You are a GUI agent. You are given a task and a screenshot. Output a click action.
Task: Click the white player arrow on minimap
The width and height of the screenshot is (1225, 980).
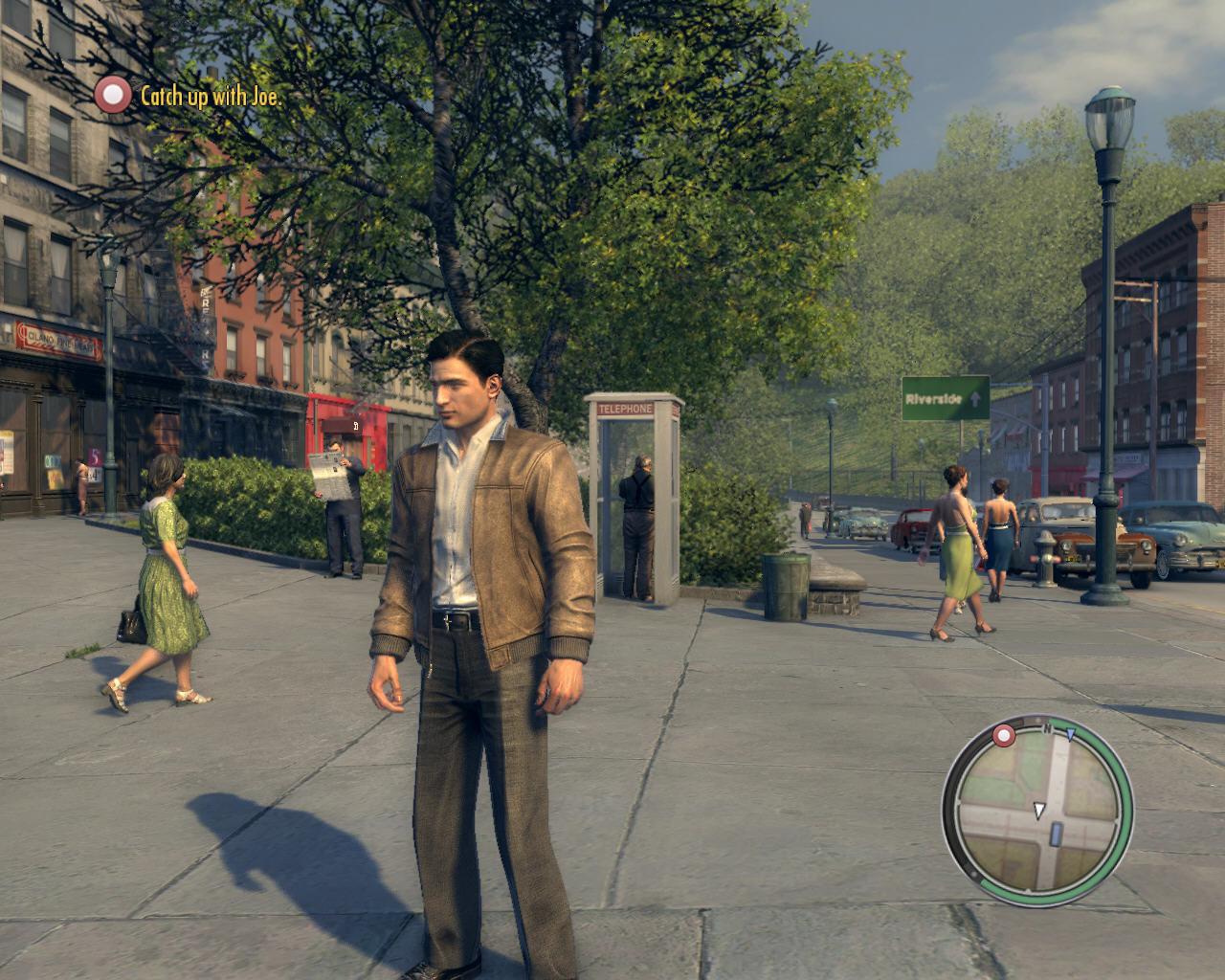coord(1039,808)
